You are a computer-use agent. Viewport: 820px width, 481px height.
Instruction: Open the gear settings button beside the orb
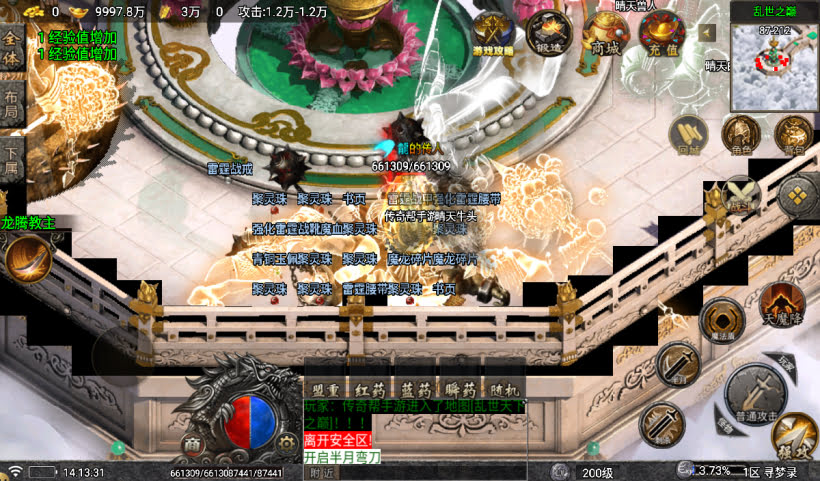click(x=287, y=441)
